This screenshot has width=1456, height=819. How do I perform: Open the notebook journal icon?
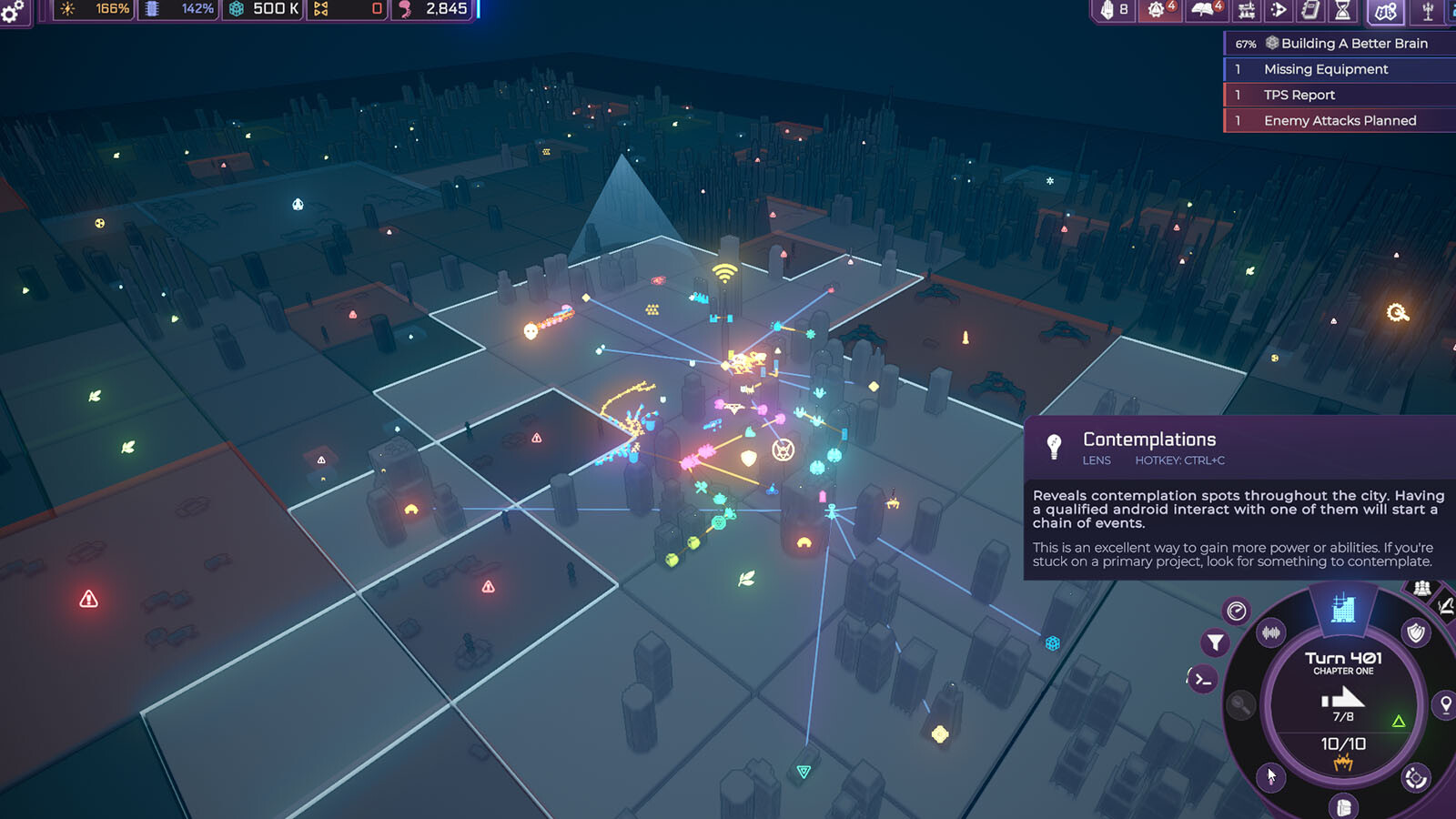click(x=1310, y=10)
